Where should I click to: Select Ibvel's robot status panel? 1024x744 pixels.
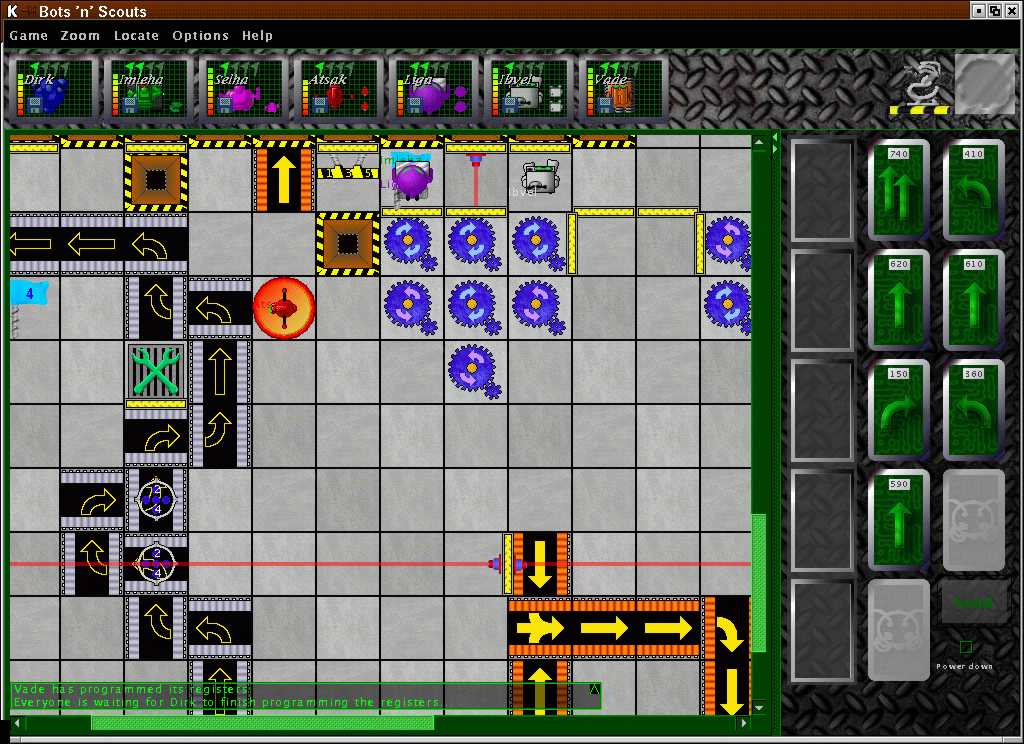tap(529, 90)
